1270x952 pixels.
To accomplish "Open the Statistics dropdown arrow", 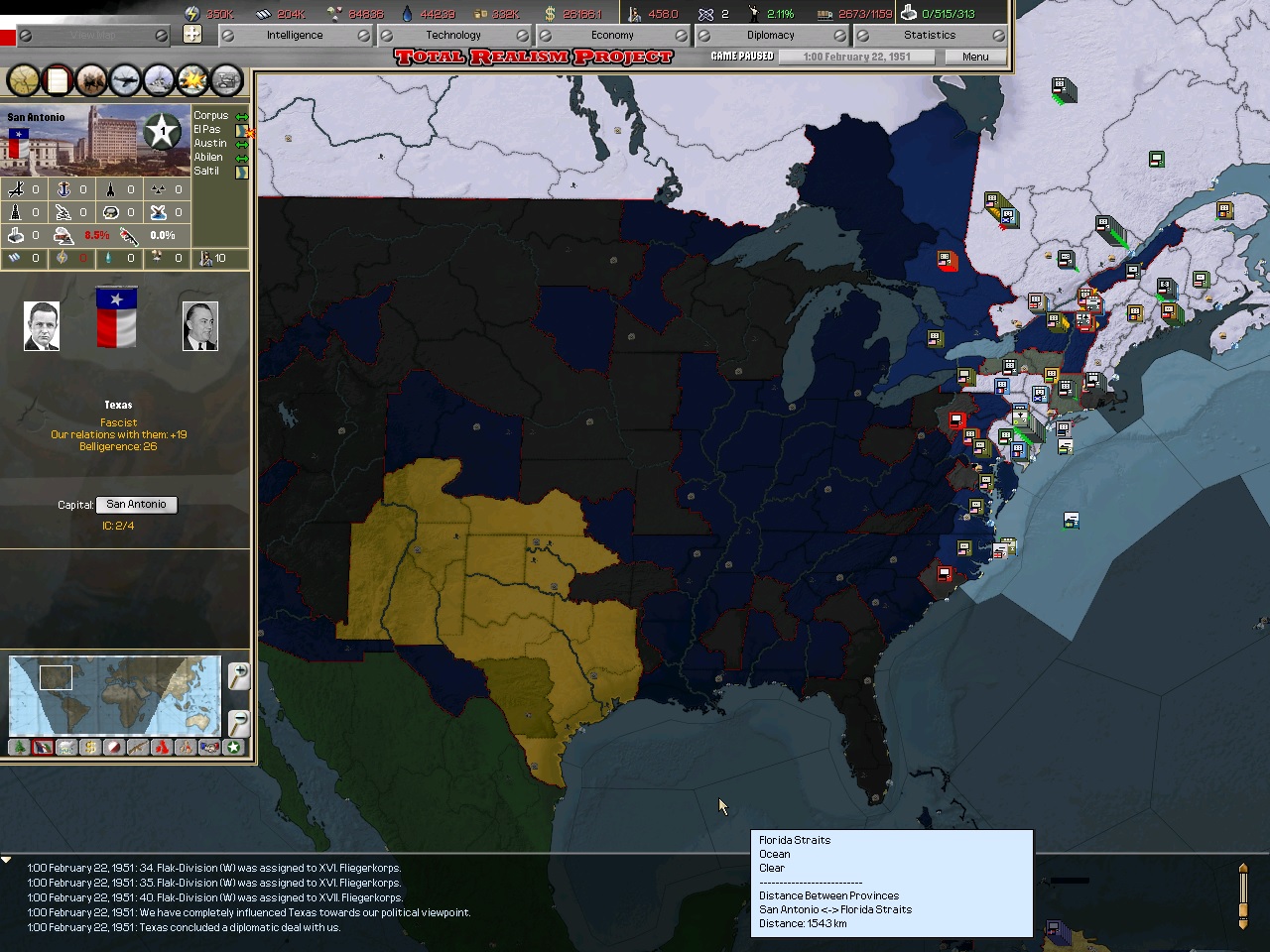I will (999, 34).
